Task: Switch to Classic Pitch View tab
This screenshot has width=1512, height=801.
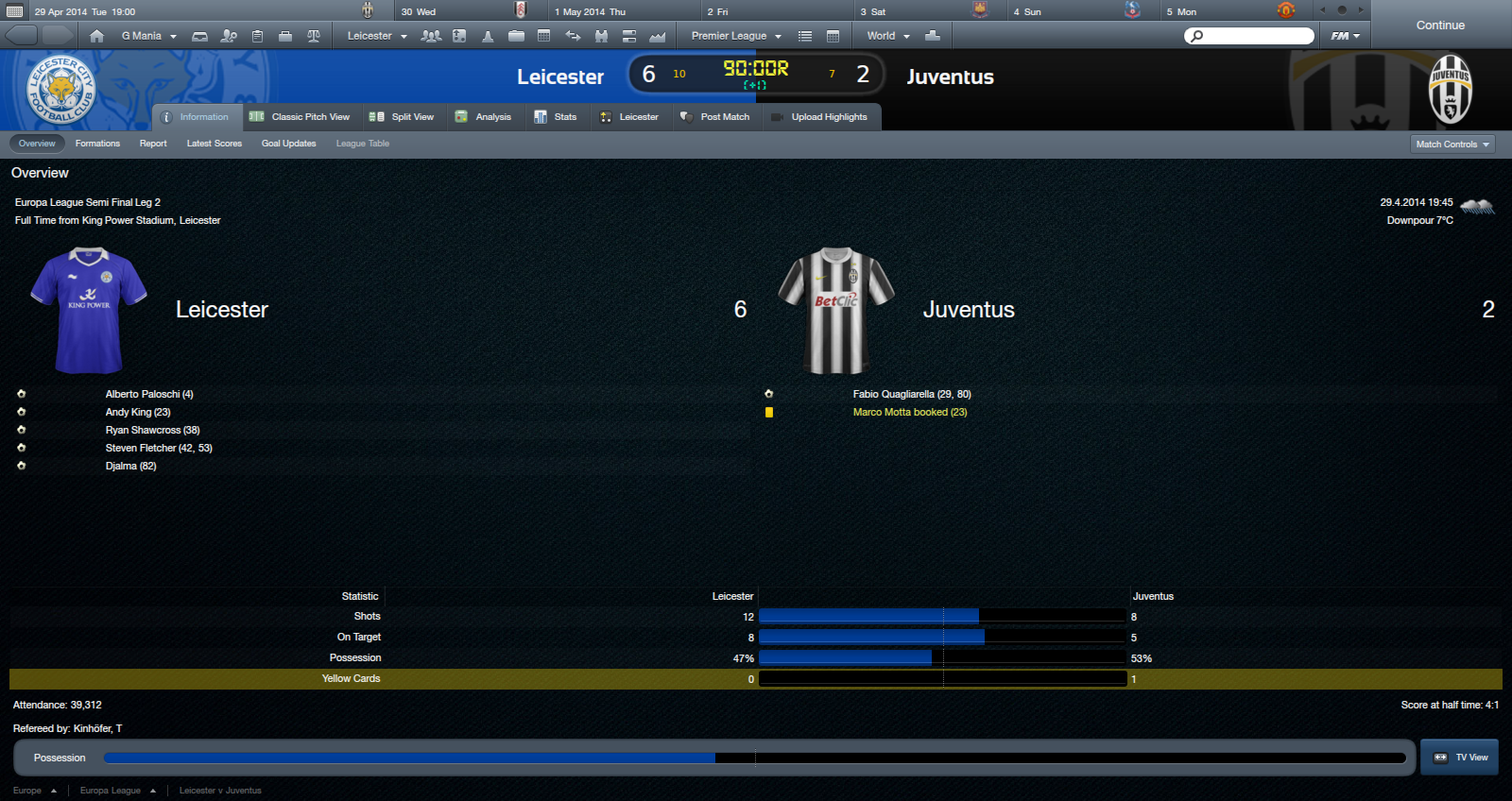Action: click(300, 117)
